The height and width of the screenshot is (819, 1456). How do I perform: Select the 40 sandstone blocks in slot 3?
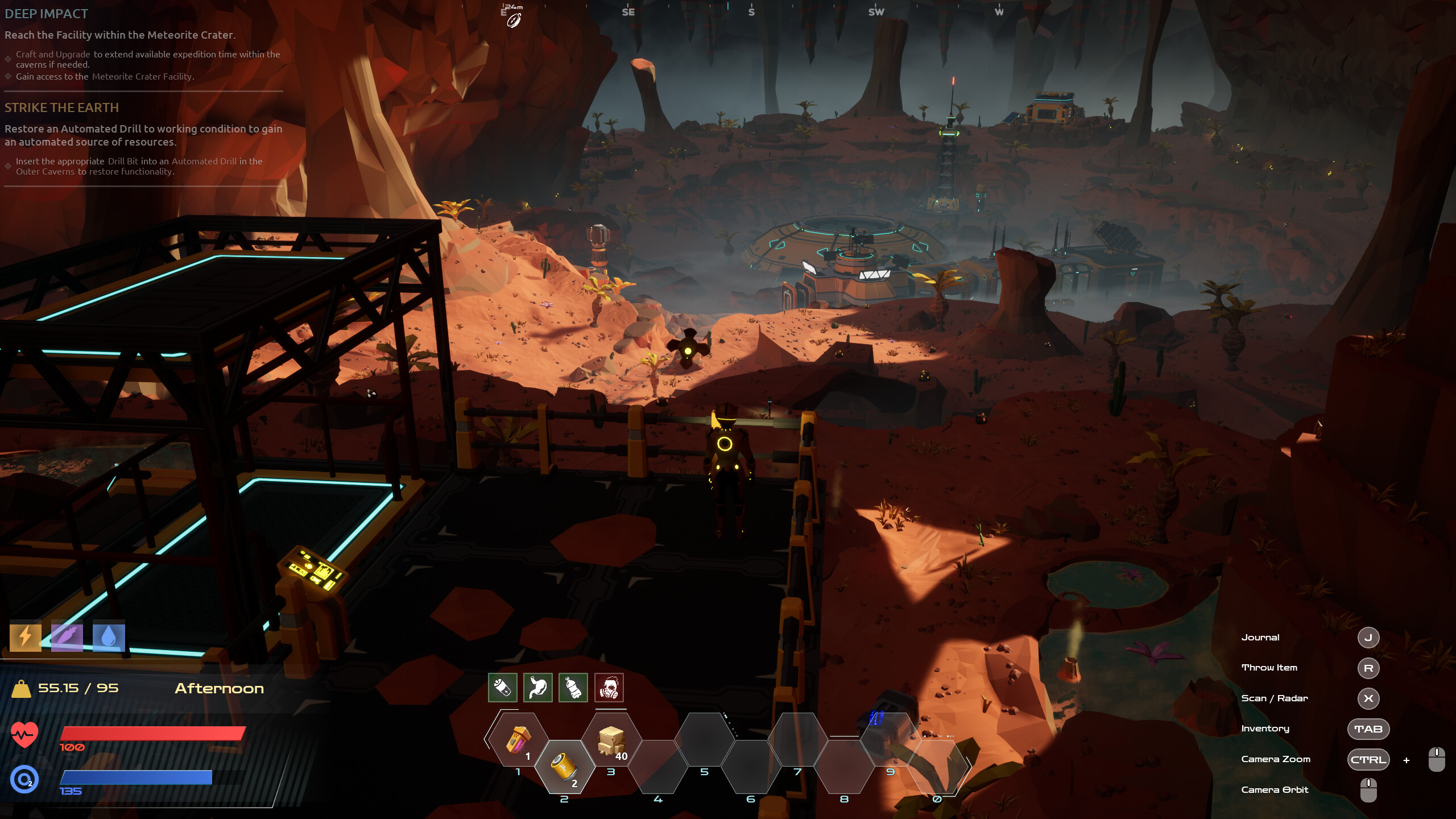click(611, 741)
